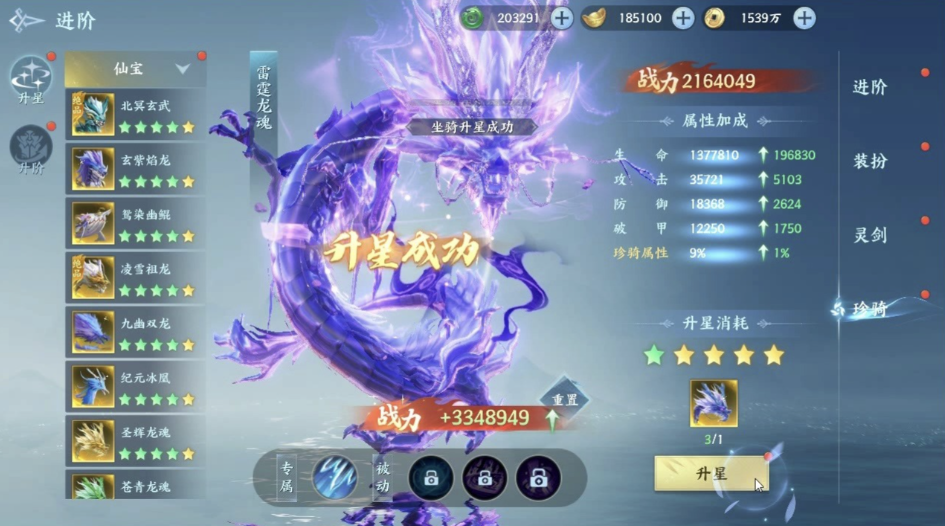945x526 pixels.
Task: Go back using the 进阶 back arrow
Action: 28,19
